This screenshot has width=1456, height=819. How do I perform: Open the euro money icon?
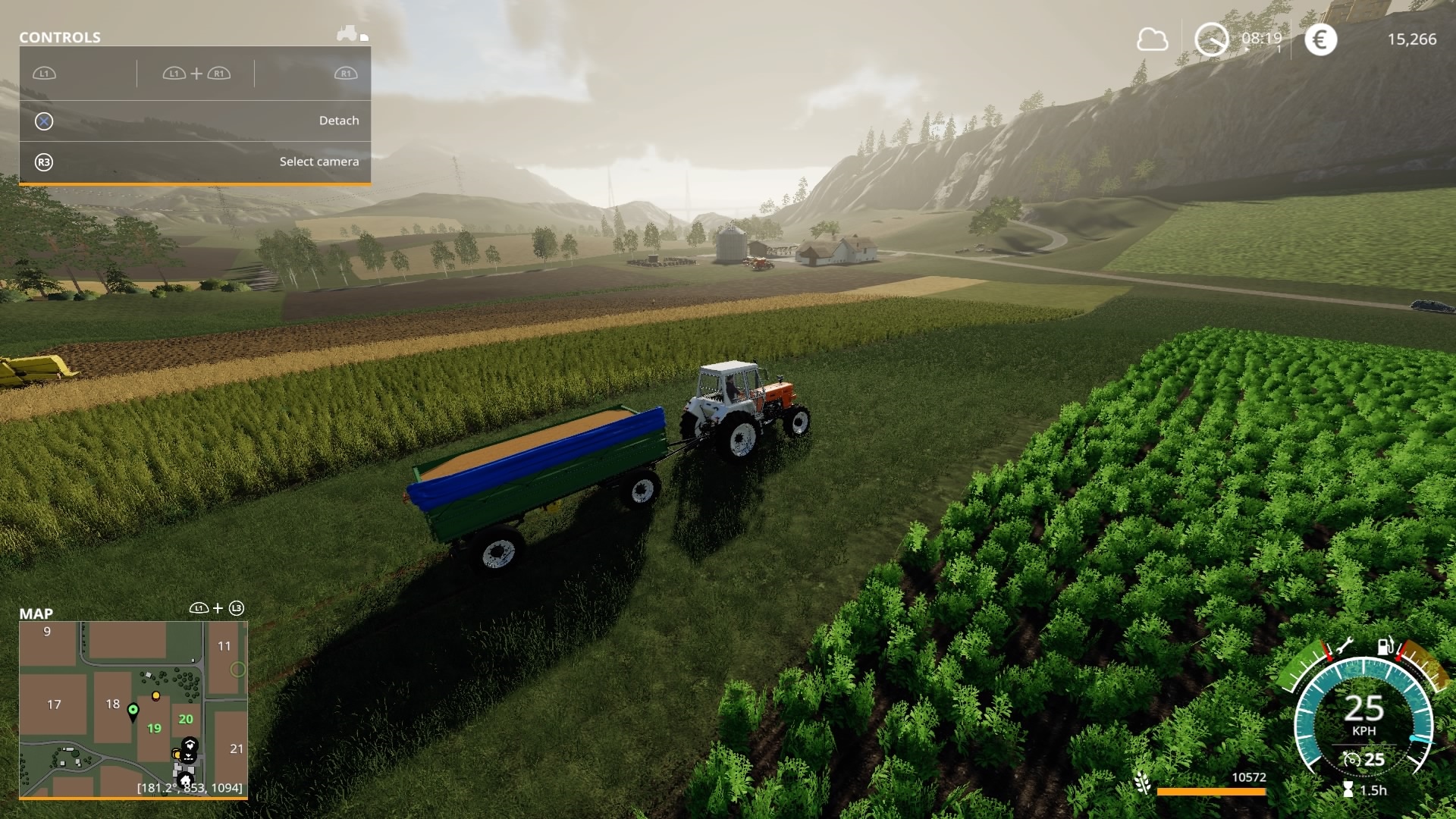[1320, 39]
